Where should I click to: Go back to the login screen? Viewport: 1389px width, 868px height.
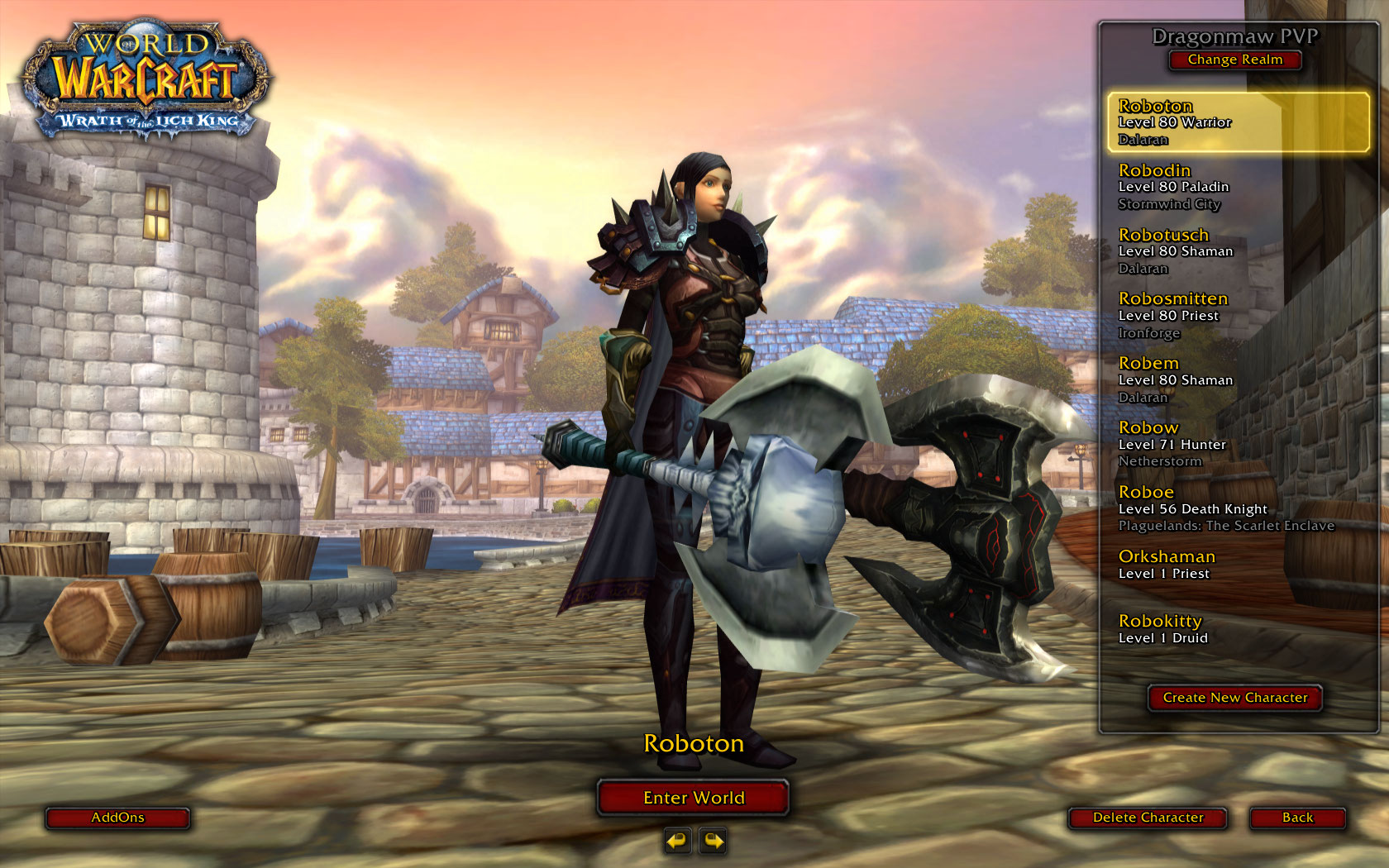pos(1297,818)
